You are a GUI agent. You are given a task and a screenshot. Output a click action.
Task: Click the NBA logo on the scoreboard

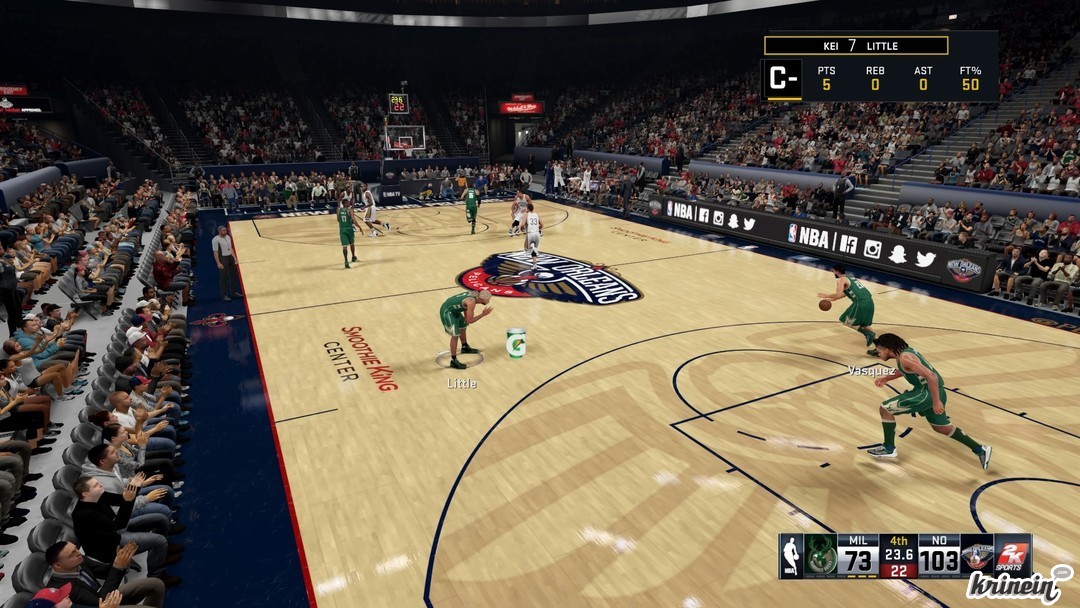[x=791, y=555]
